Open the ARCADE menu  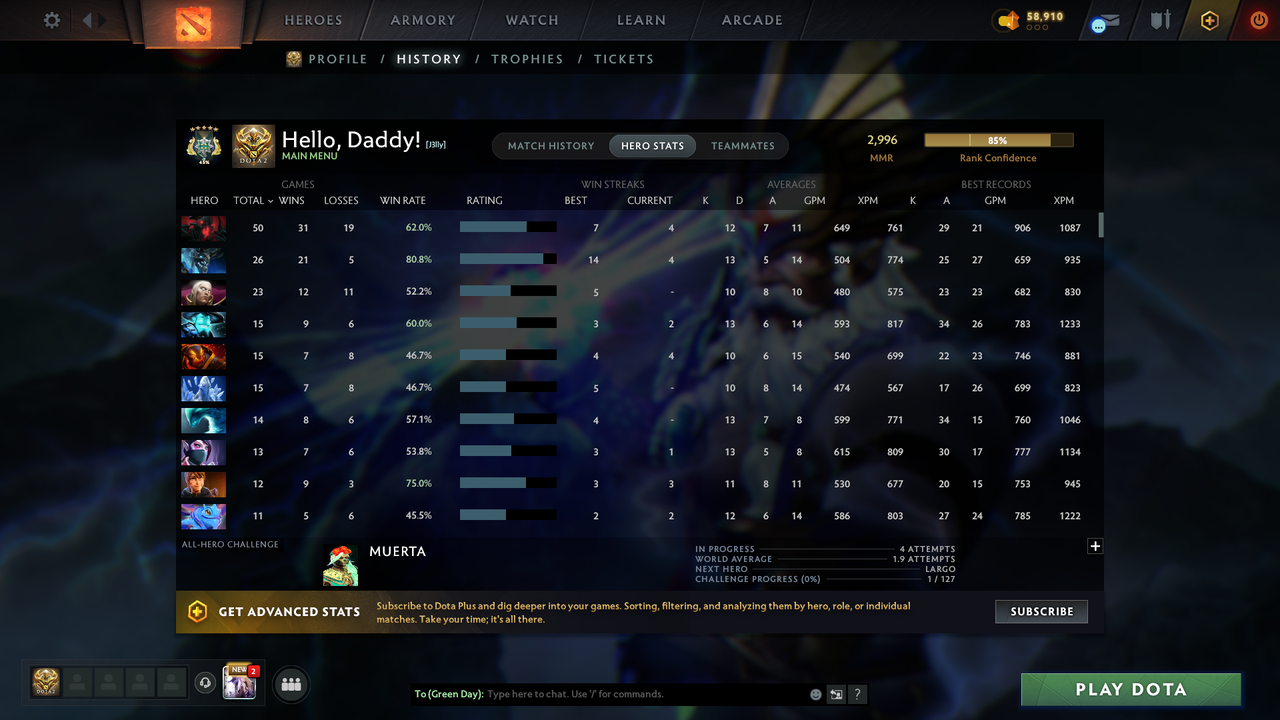pos(751,20)
